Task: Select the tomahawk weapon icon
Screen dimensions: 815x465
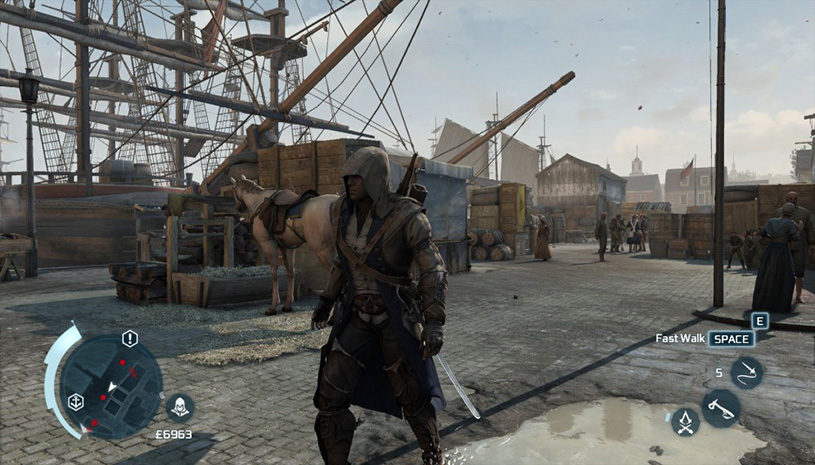Action: [x=720, y=408]
